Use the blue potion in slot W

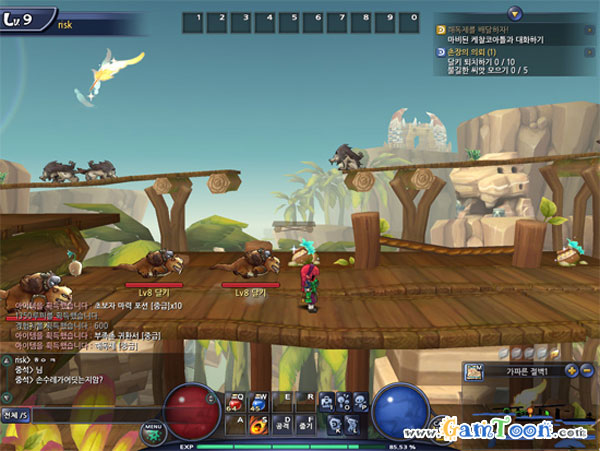pyautogui.click(x=259, y=402)
